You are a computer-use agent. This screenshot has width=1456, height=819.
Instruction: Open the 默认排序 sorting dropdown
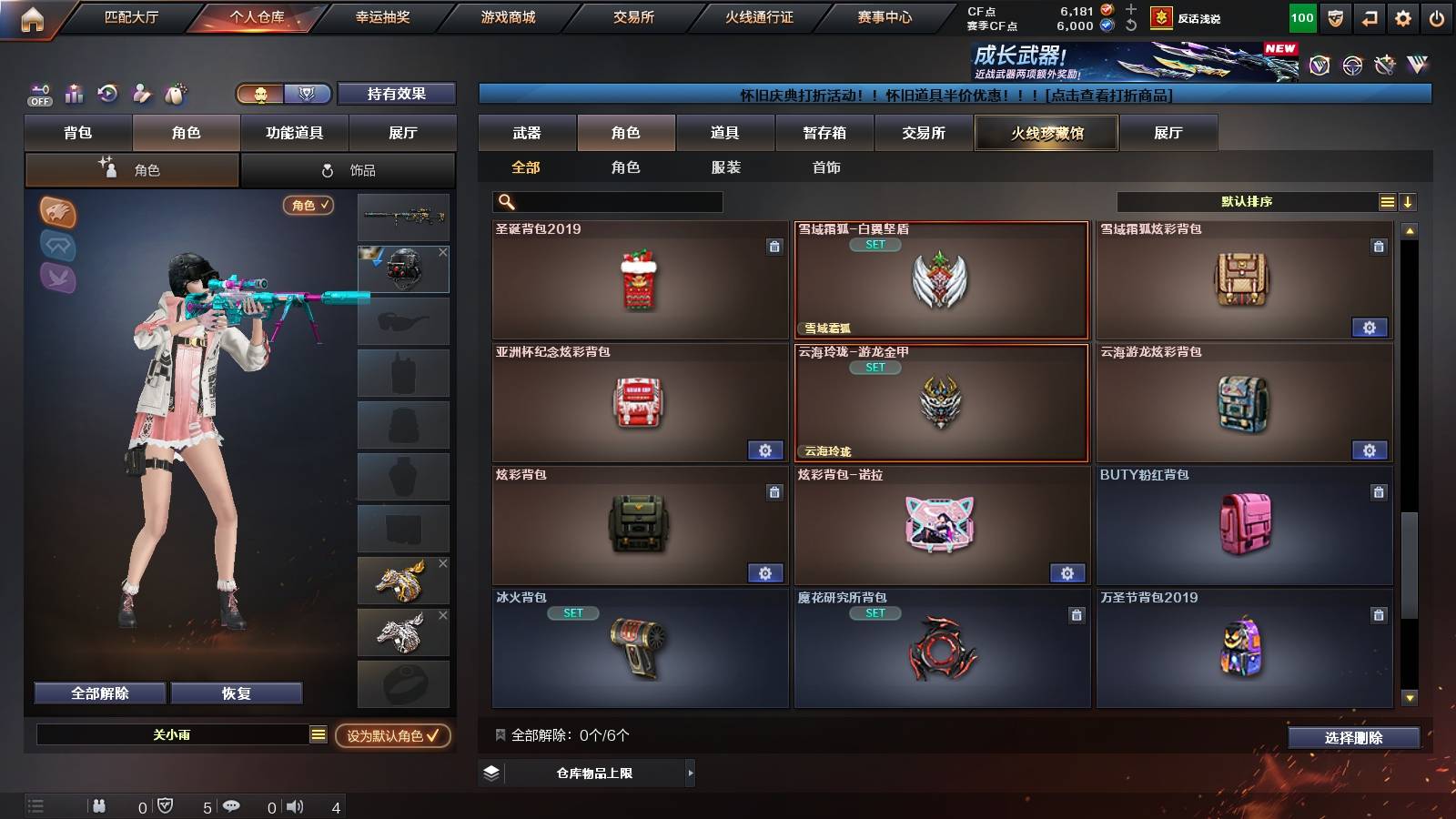pyautogui.click(x=1247, y=201)
